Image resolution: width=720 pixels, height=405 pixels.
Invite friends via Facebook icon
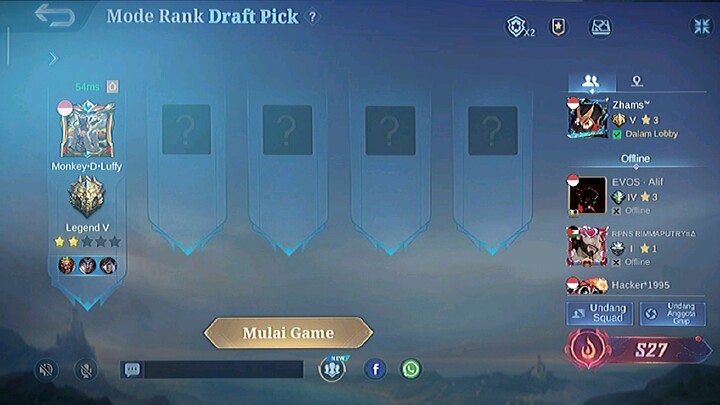pyautogui.click(x=375, y=369)
